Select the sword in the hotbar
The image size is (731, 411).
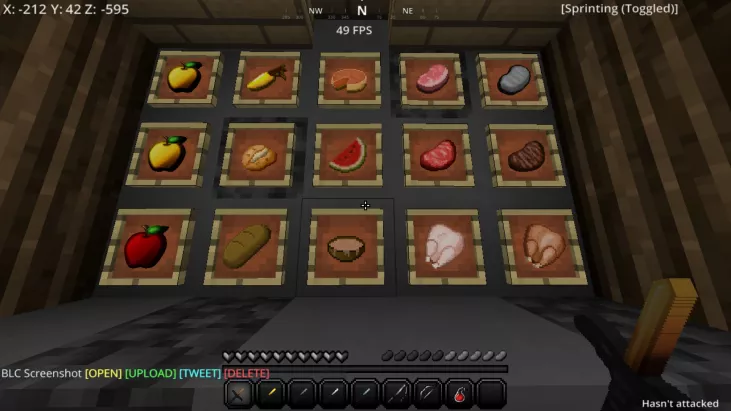239,394
